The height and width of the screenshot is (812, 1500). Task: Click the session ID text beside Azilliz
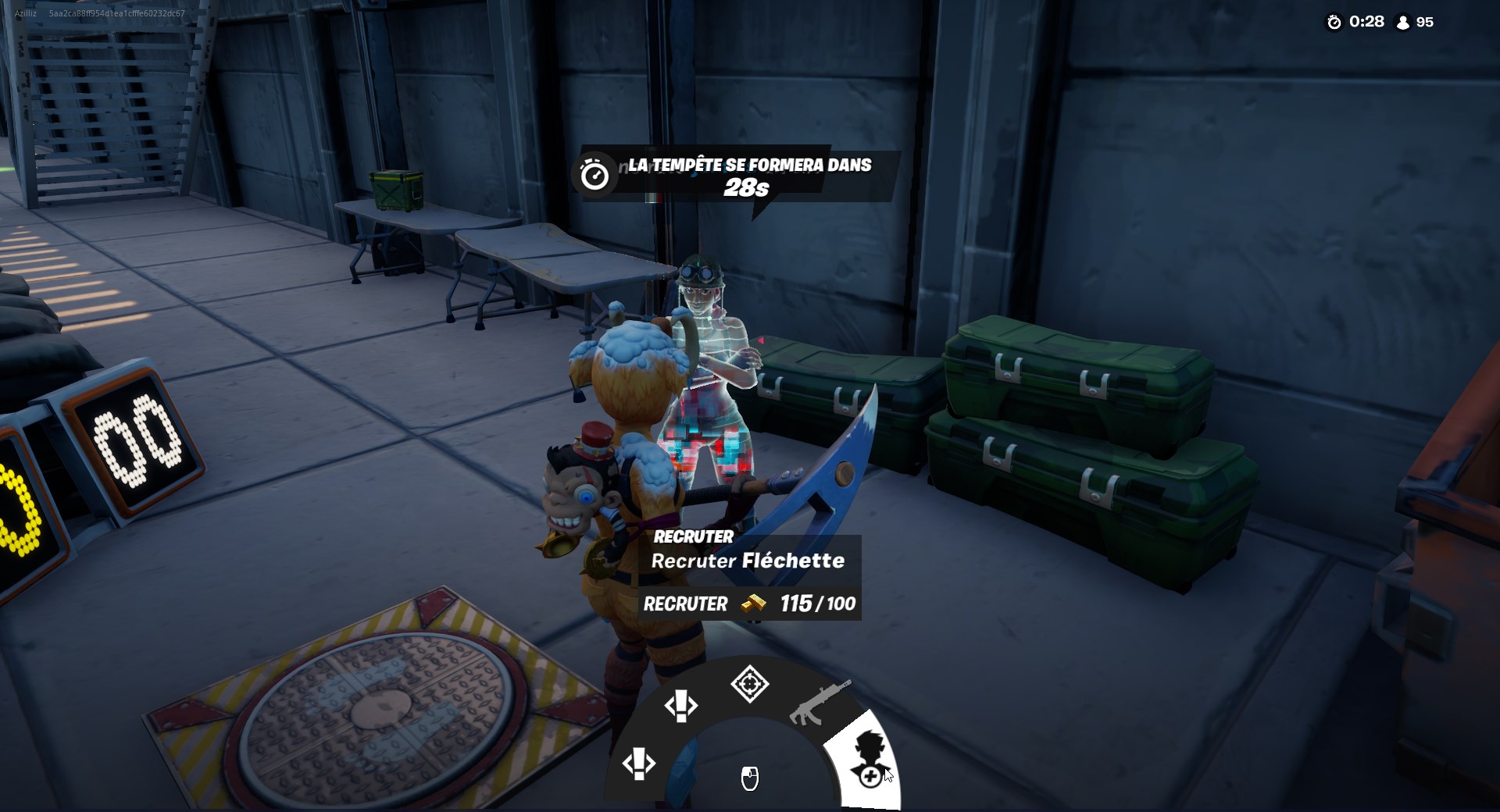click(x=116, y=14)
